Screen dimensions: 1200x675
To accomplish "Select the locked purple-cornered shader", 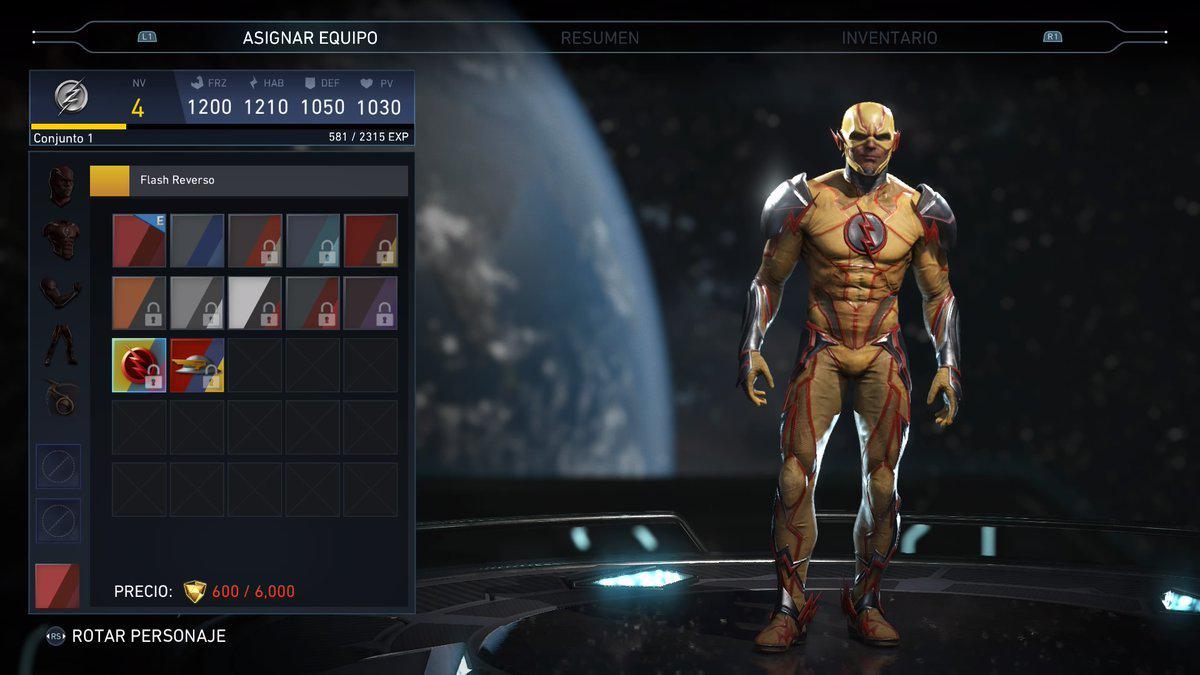I will point(370,303).
